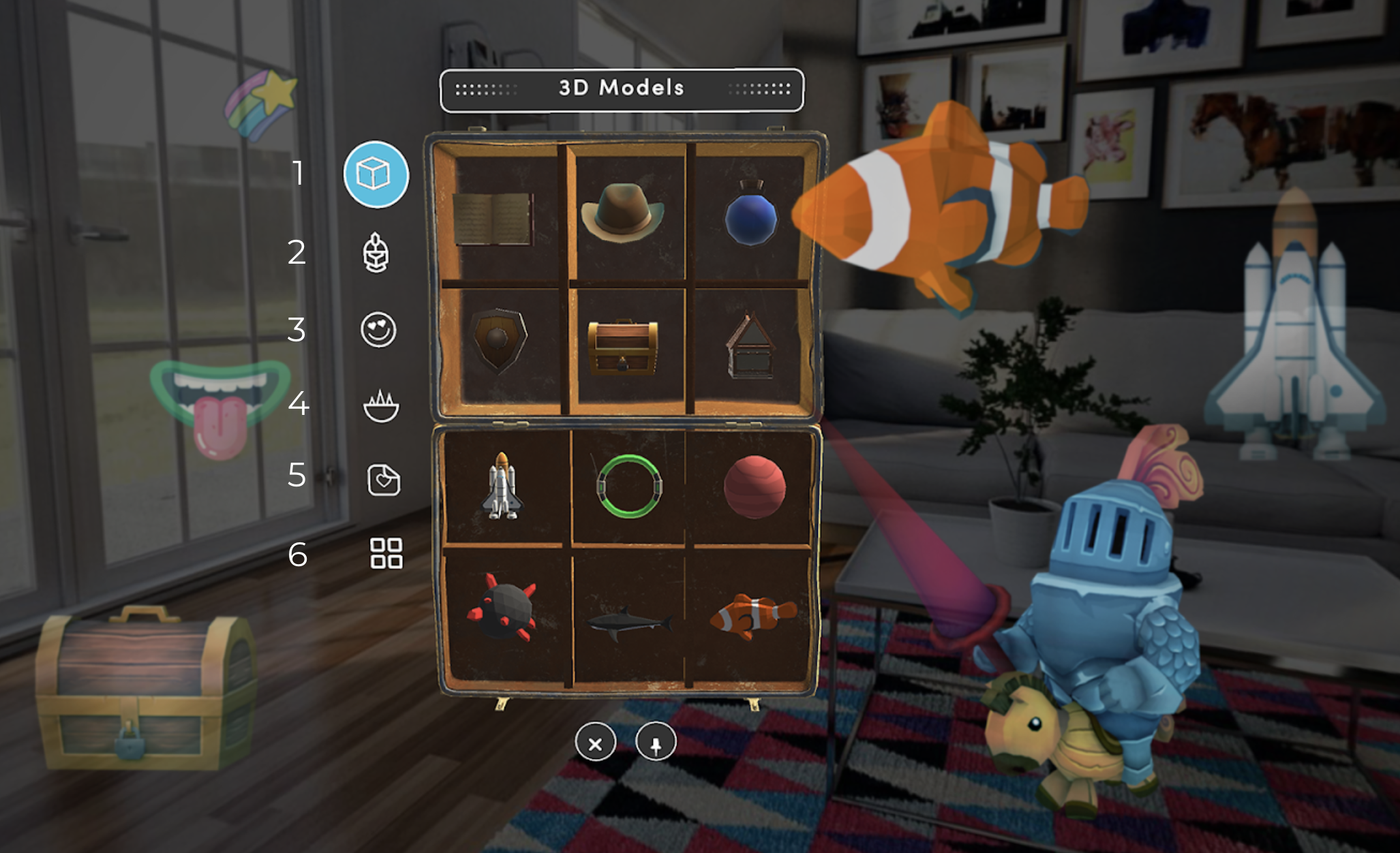Select the space shuttle model
1400x853 pixels.
tap(502, 486)
